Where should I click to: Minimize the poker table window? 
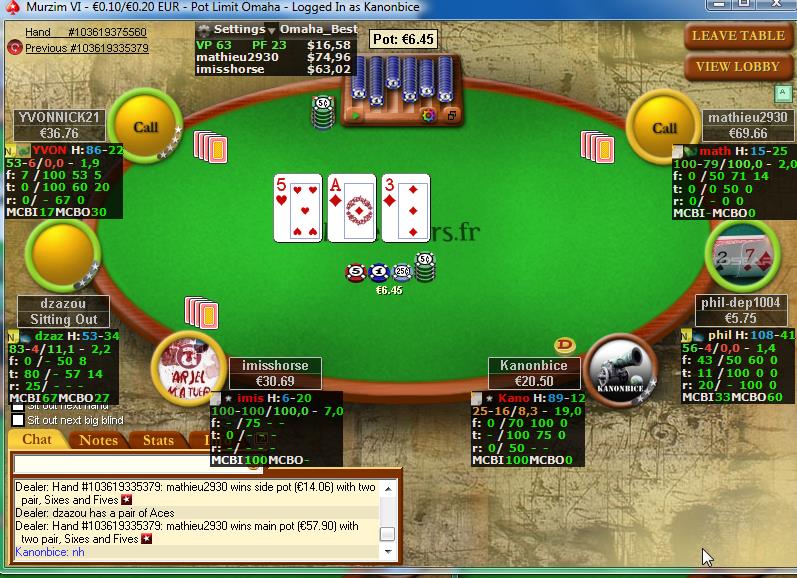click(718, 8)
